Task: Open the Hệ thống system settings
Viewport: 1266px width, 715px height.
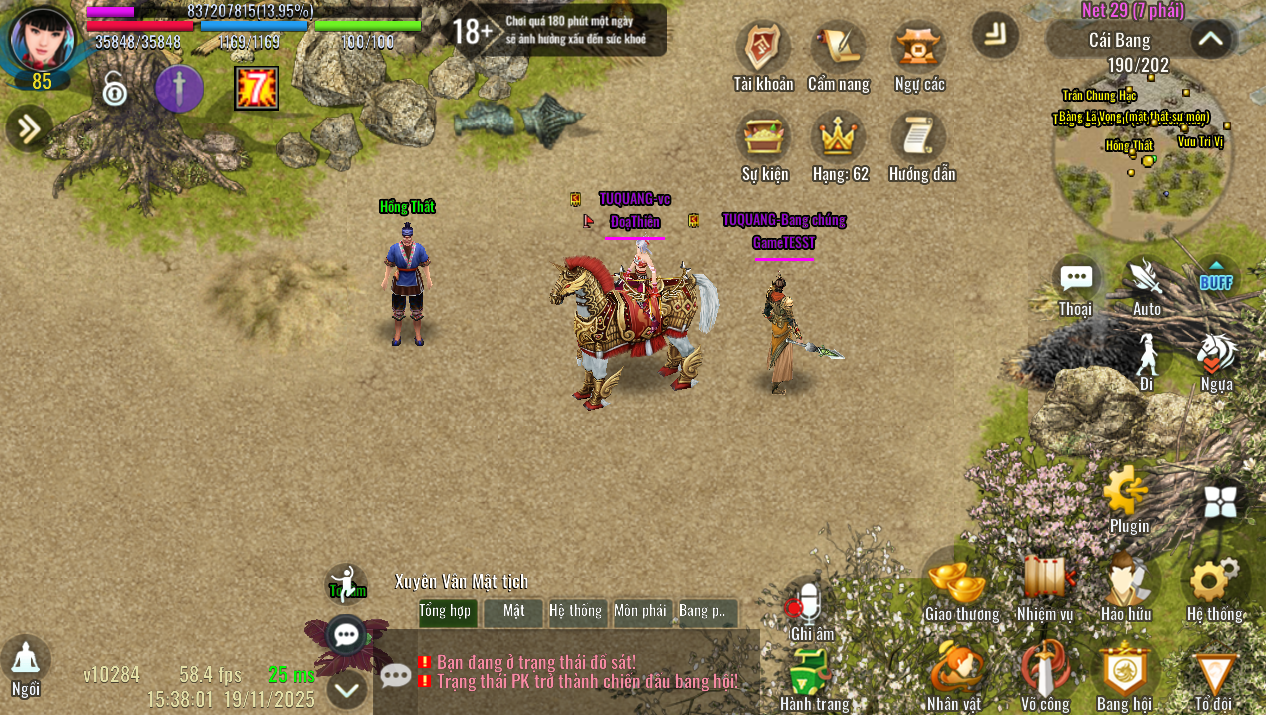Action: tap(1214, 580)
